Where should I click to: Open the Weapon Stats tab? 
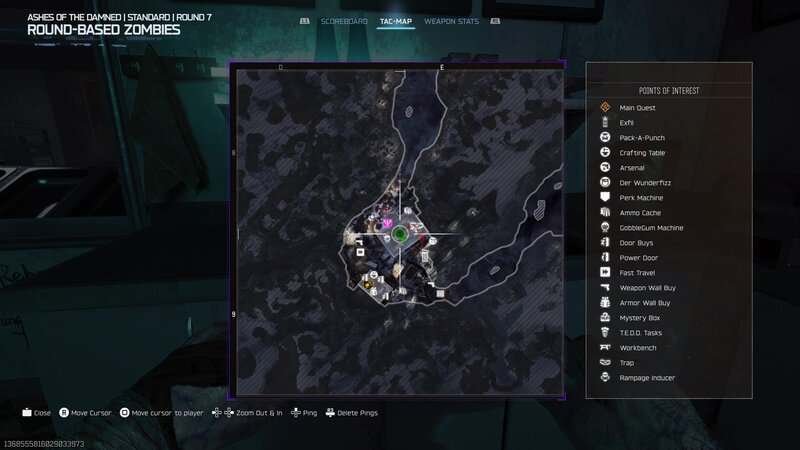point(451,21)
